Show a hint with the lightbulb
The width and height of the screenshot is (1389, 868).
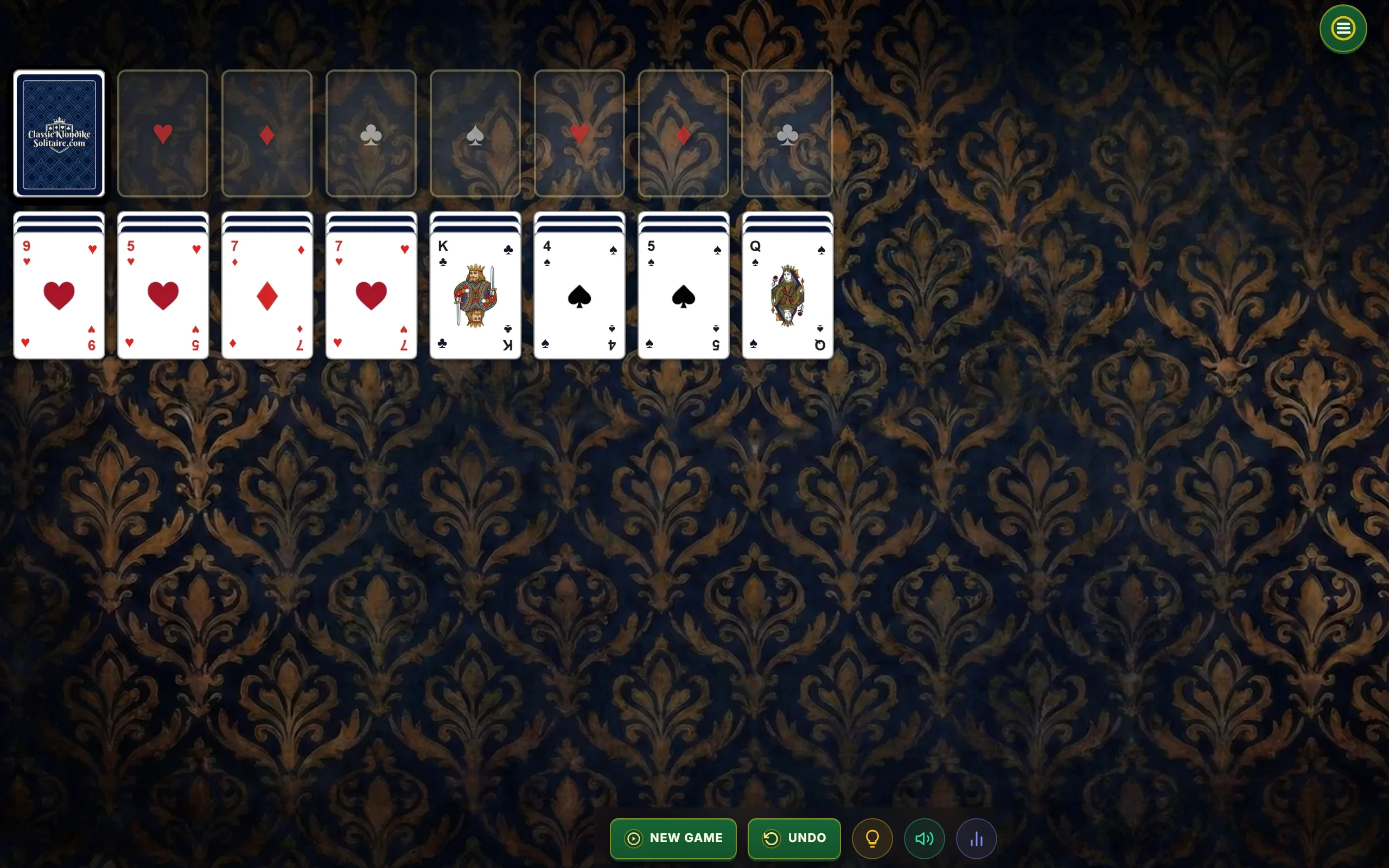coord(872,838)
